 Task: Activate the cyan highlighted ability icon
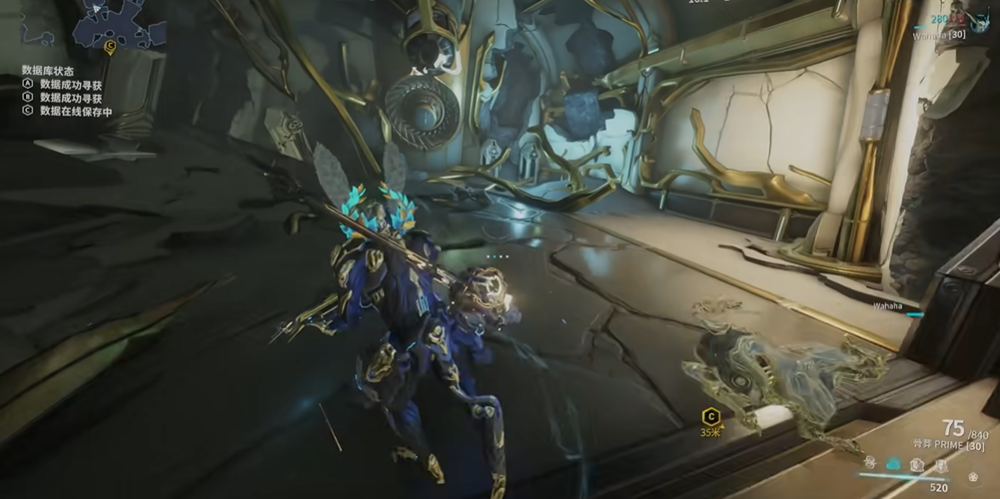[x=894, y=464]
